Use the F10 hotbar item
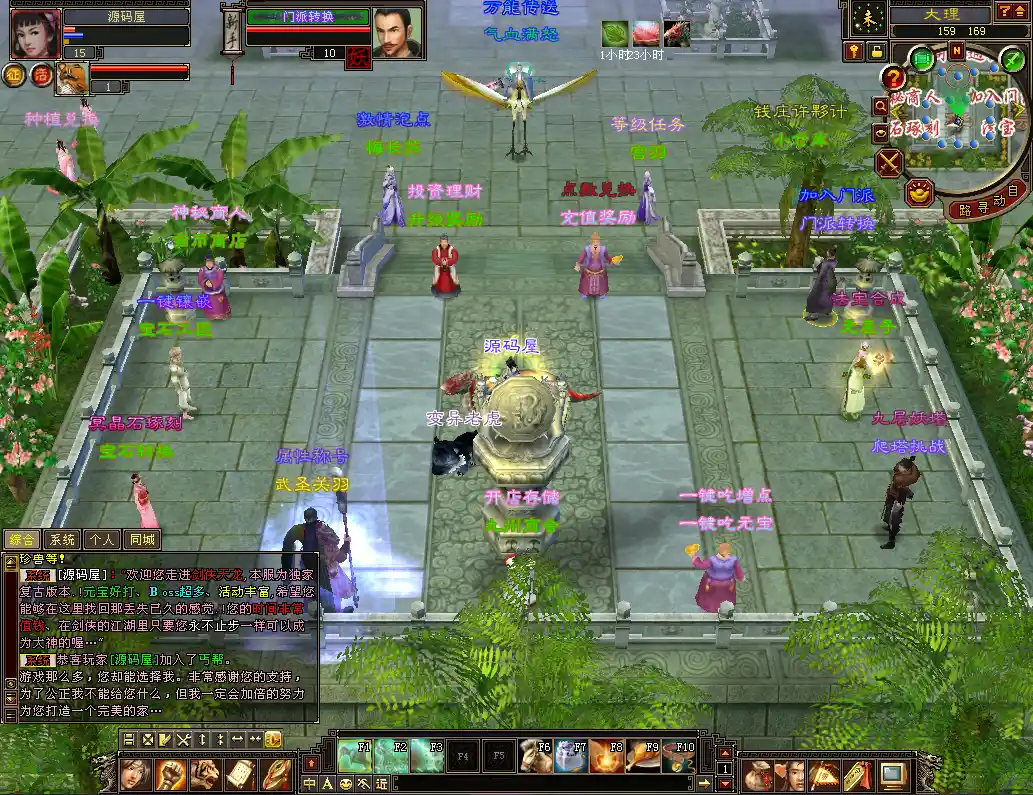 coord(678,755)
